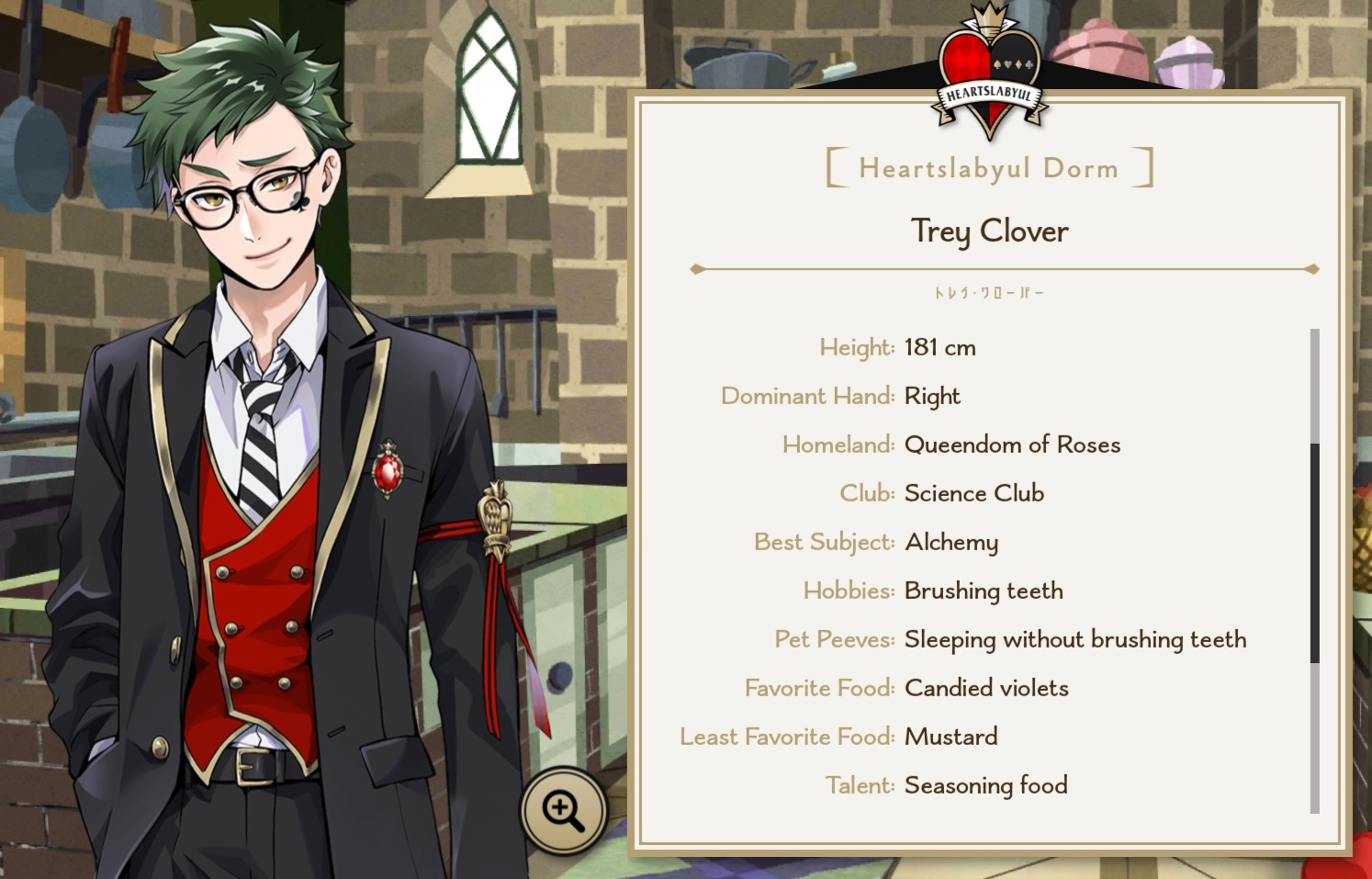Open the Heartslabyul Dorm header
1372x879 pixels.
(988, 167)
